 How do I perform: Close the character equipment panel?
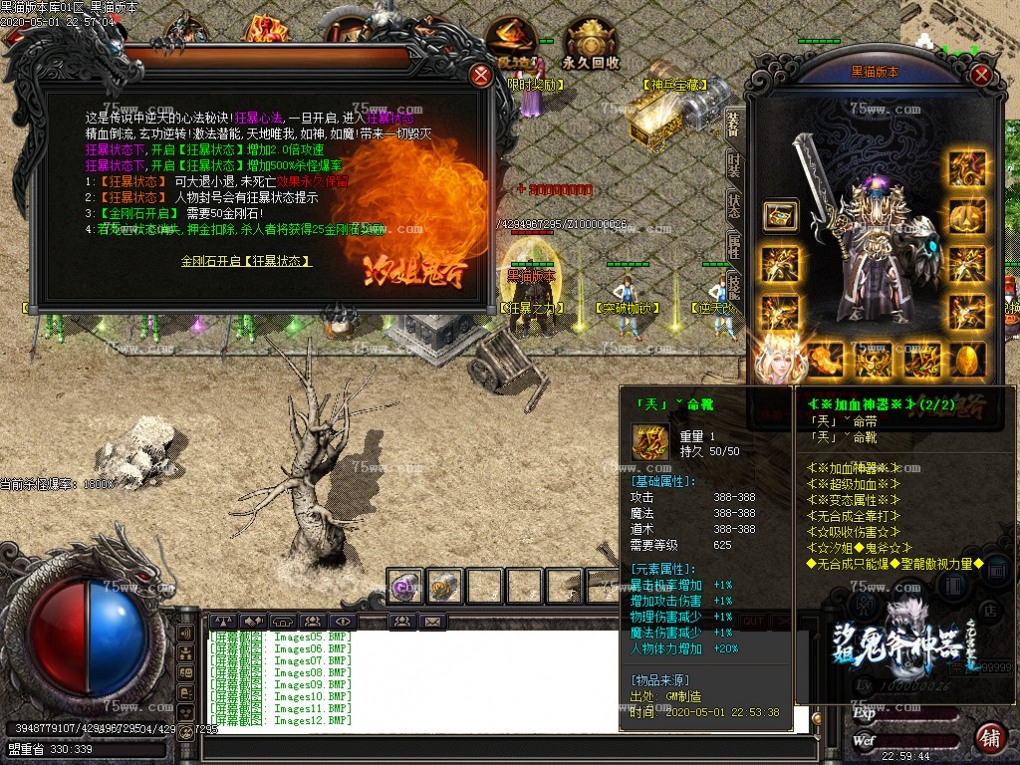click(982, 75)
